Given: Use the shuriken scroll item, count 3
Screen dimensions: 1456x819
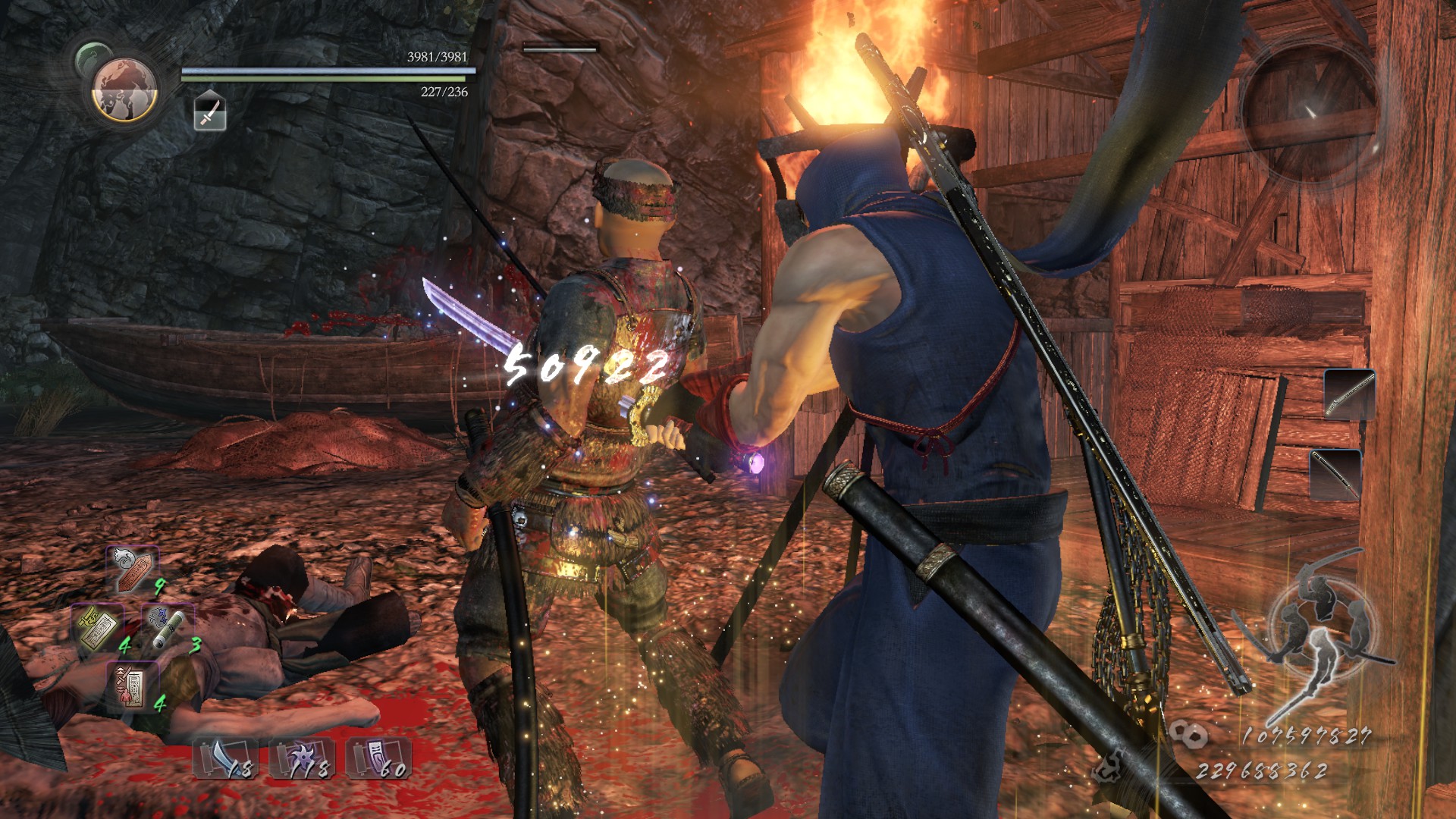Looking at the screenshot, I should coord(167,628).
